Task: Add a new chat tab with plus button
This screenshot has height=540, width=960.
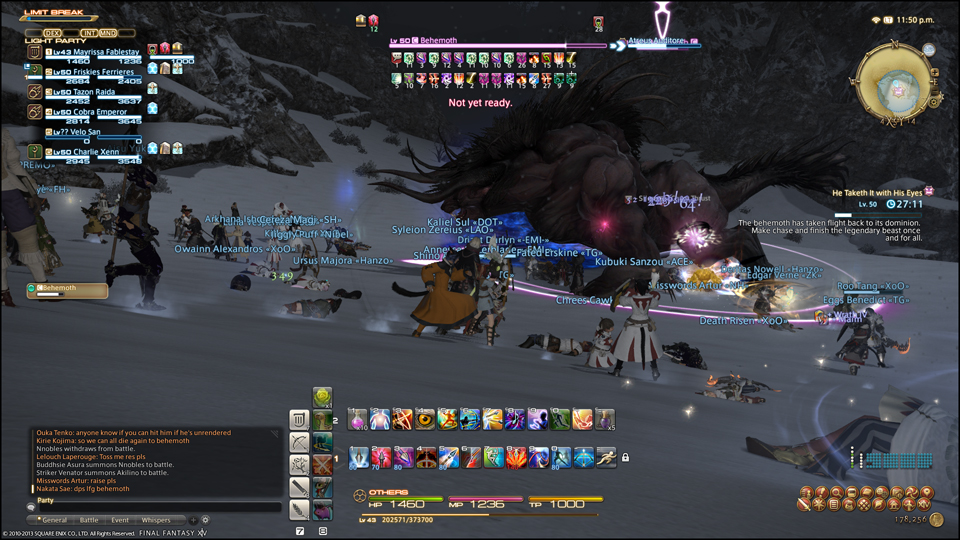Action: pyautogui.click(x=193, y=520)
